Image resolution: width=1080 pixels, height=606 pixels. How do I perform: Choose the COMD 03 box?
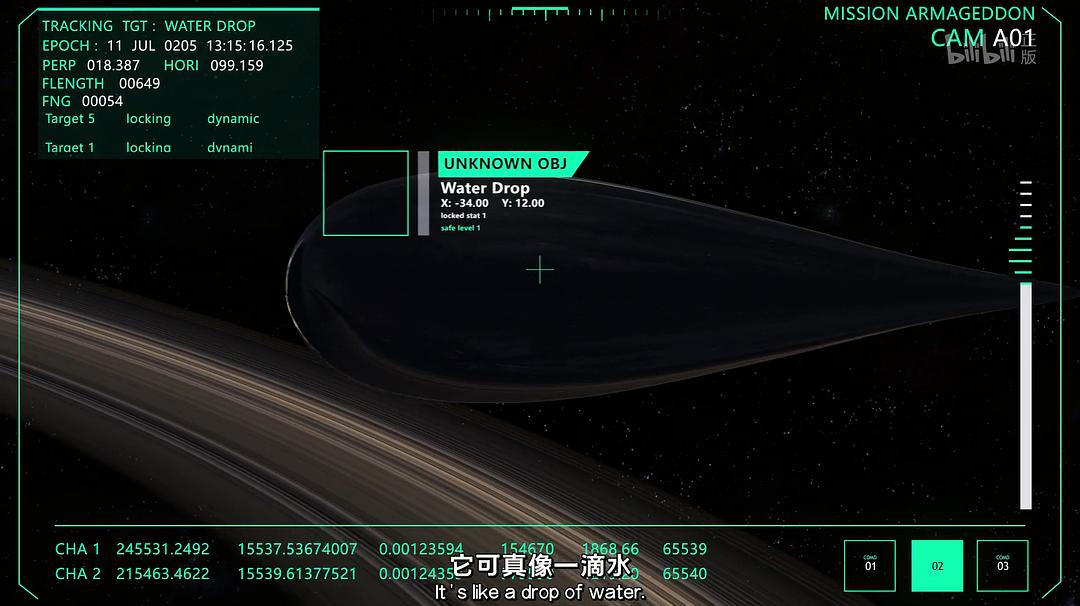(x=1003, y=565)
